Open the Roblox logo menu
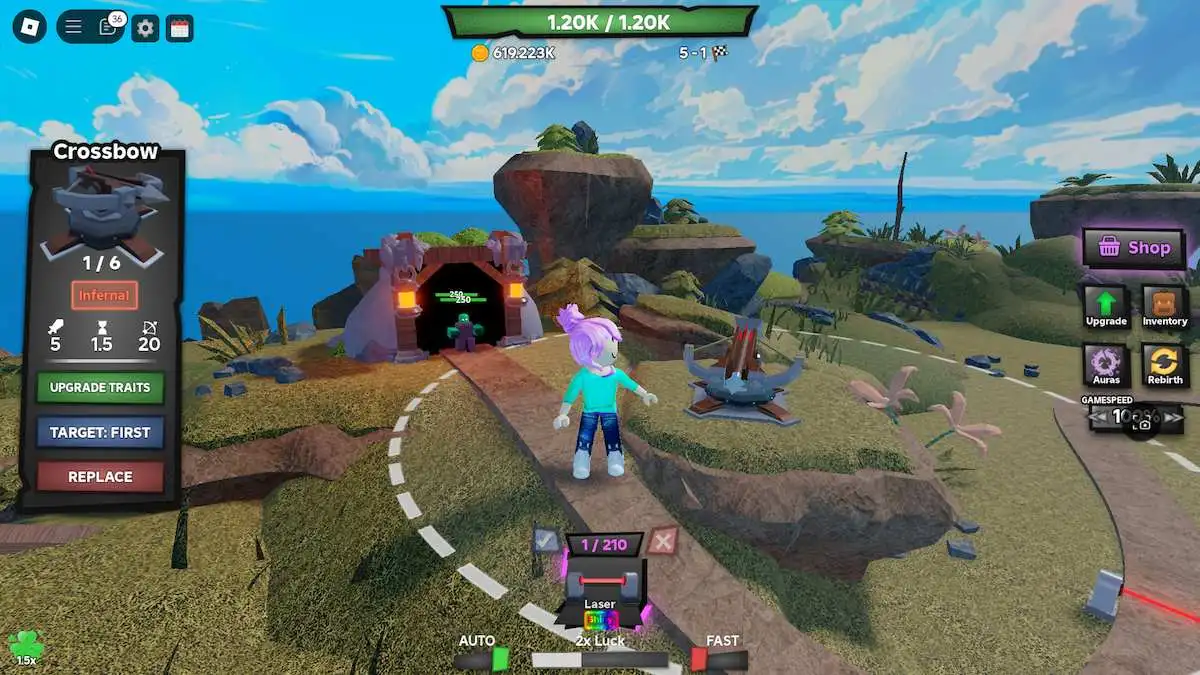 click(x=29, y=27)
